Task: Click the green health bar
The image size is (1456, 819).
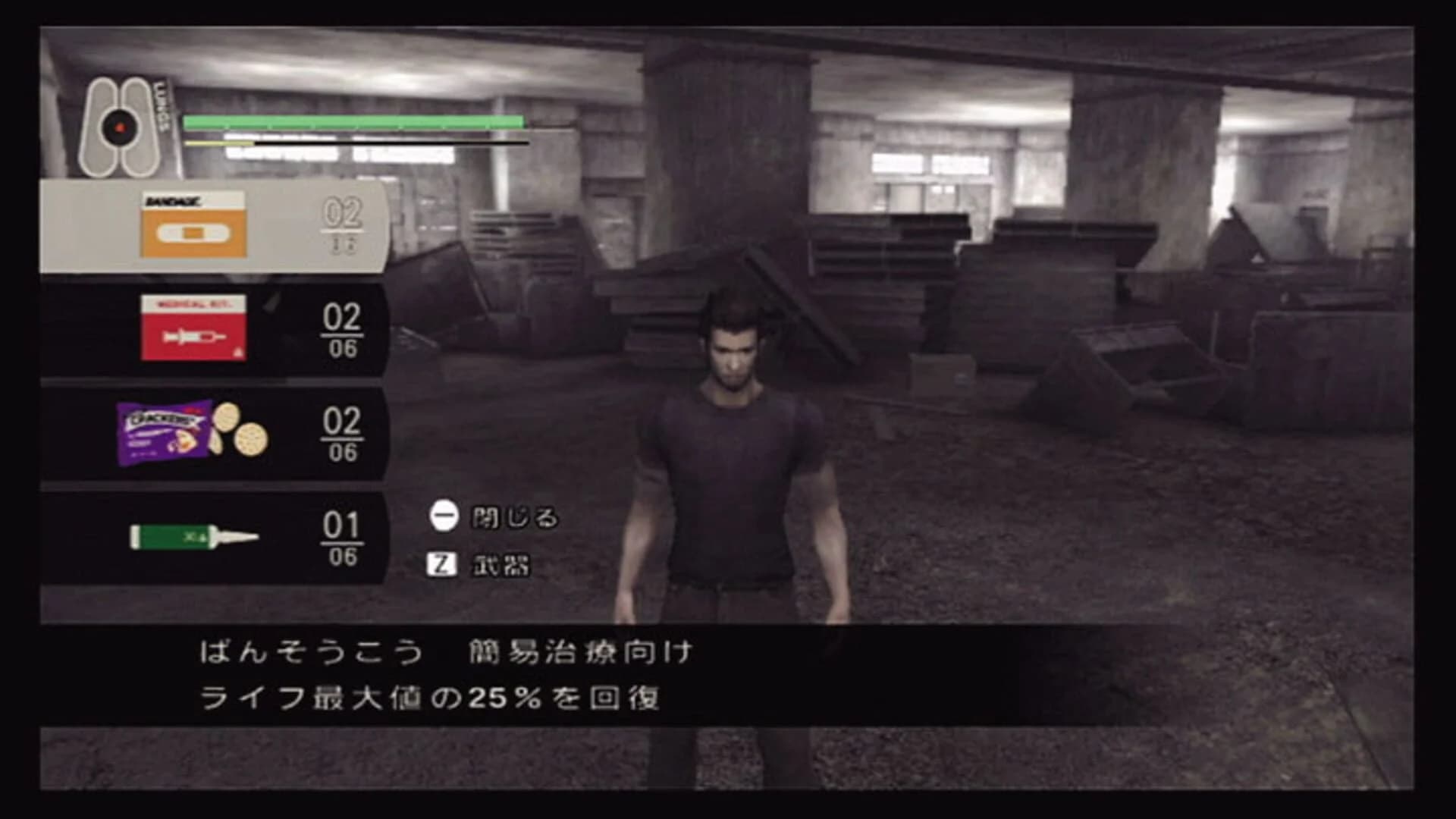Action: [x=353, y=120]
